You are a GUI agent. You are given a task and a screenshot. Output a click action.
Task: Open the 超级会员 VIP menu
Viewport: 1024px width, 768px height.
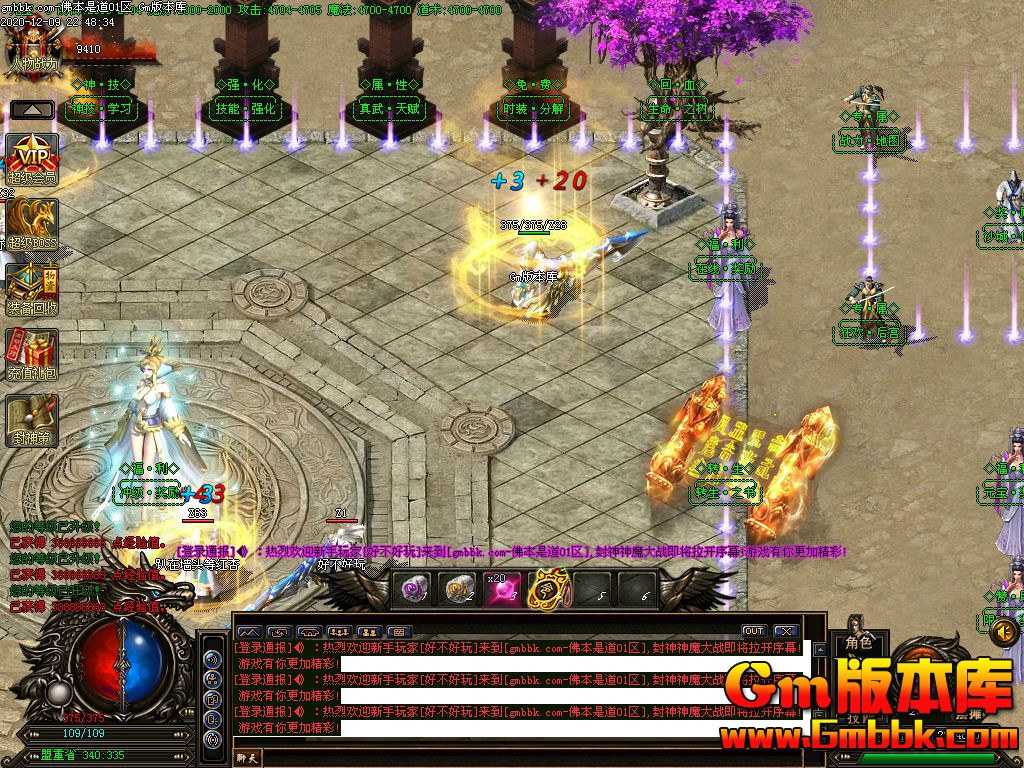(x=32, y=156)
